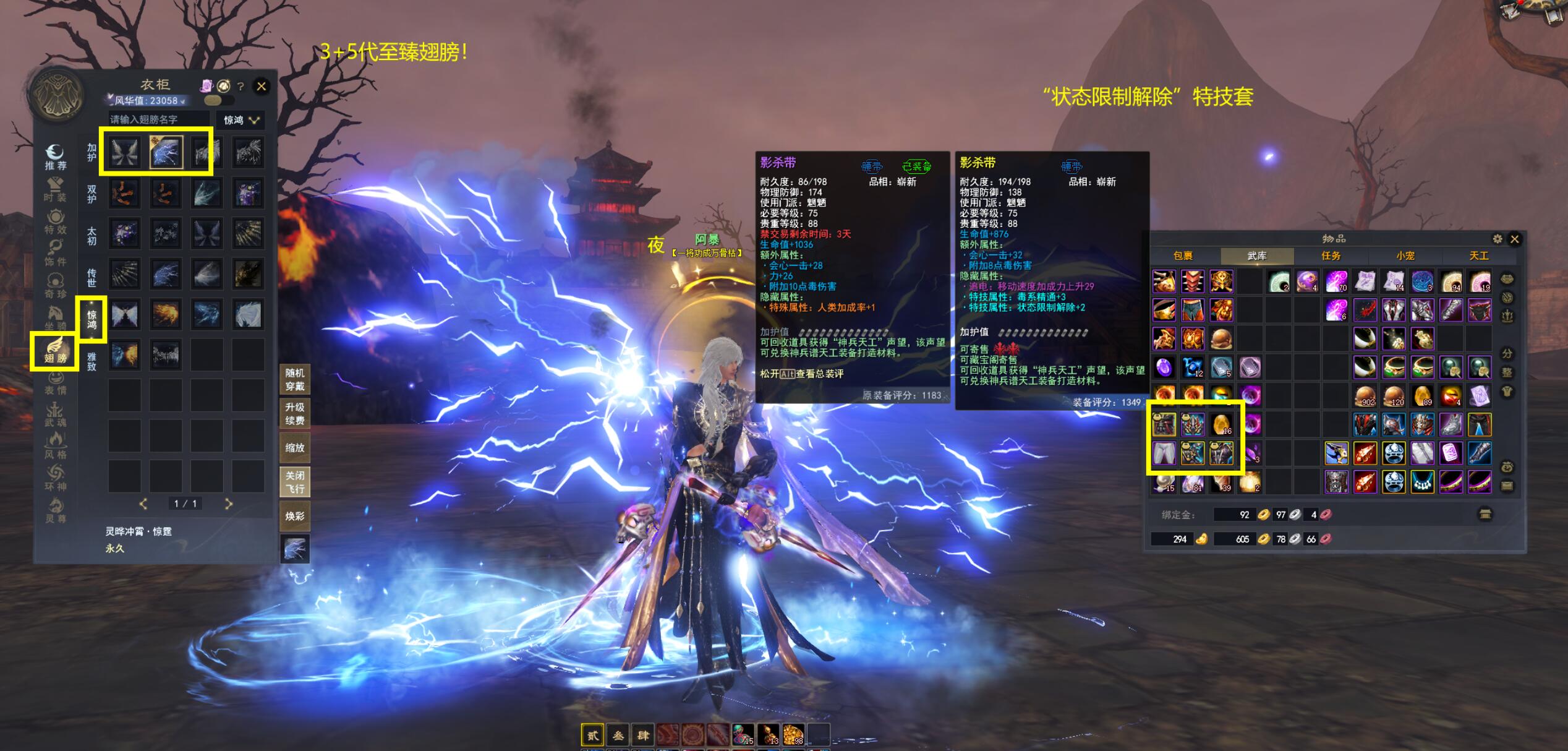Screen dimensions: 1568x751
Task: Switch to the 小宠 pet tab
Action: pyautogui.click(x=1405, y=255)
